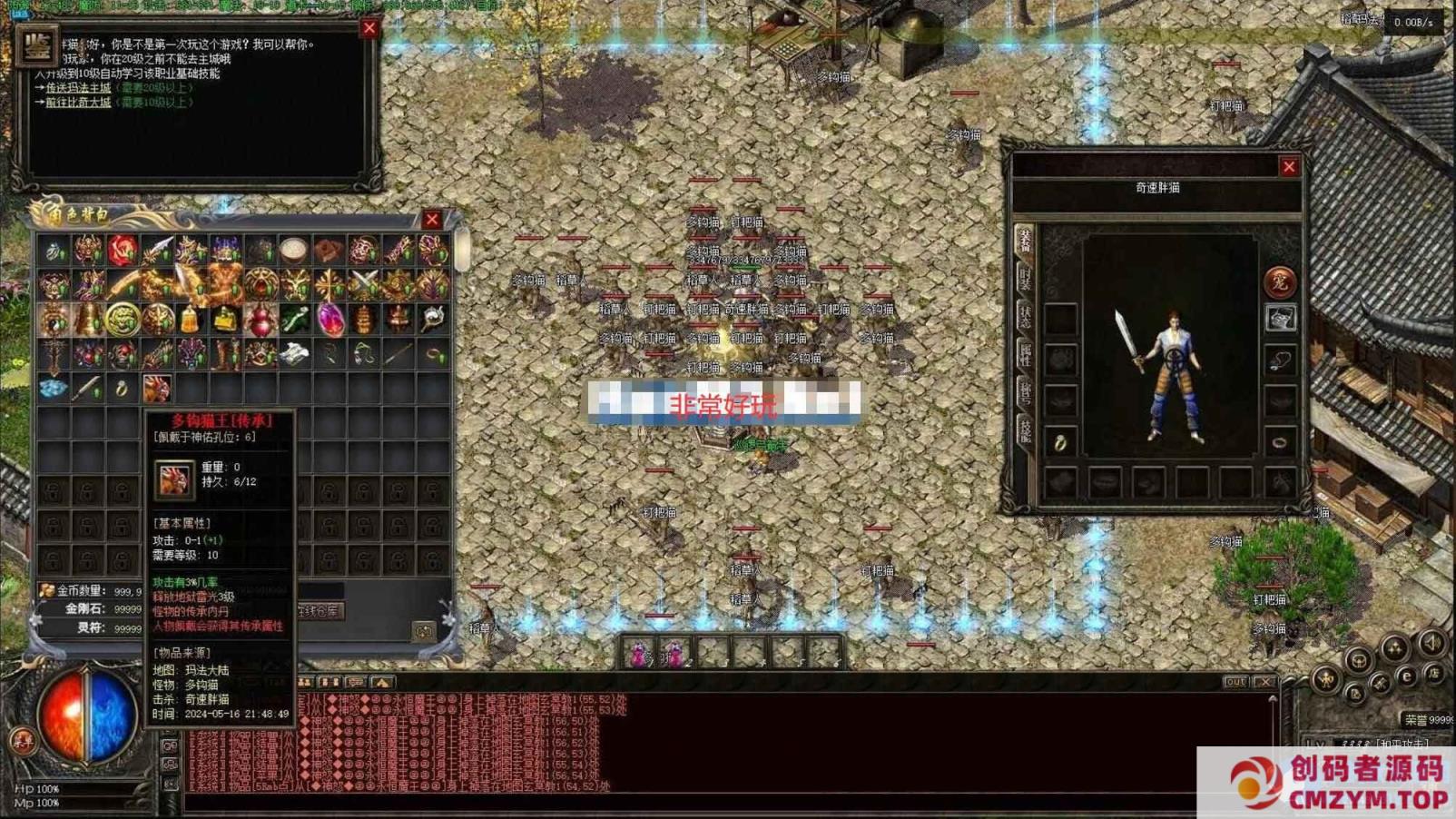The width and height of the screenshot is (1456, 819).
Task: Switch to the 属性 attributes tab
Action: (1025, 355)
